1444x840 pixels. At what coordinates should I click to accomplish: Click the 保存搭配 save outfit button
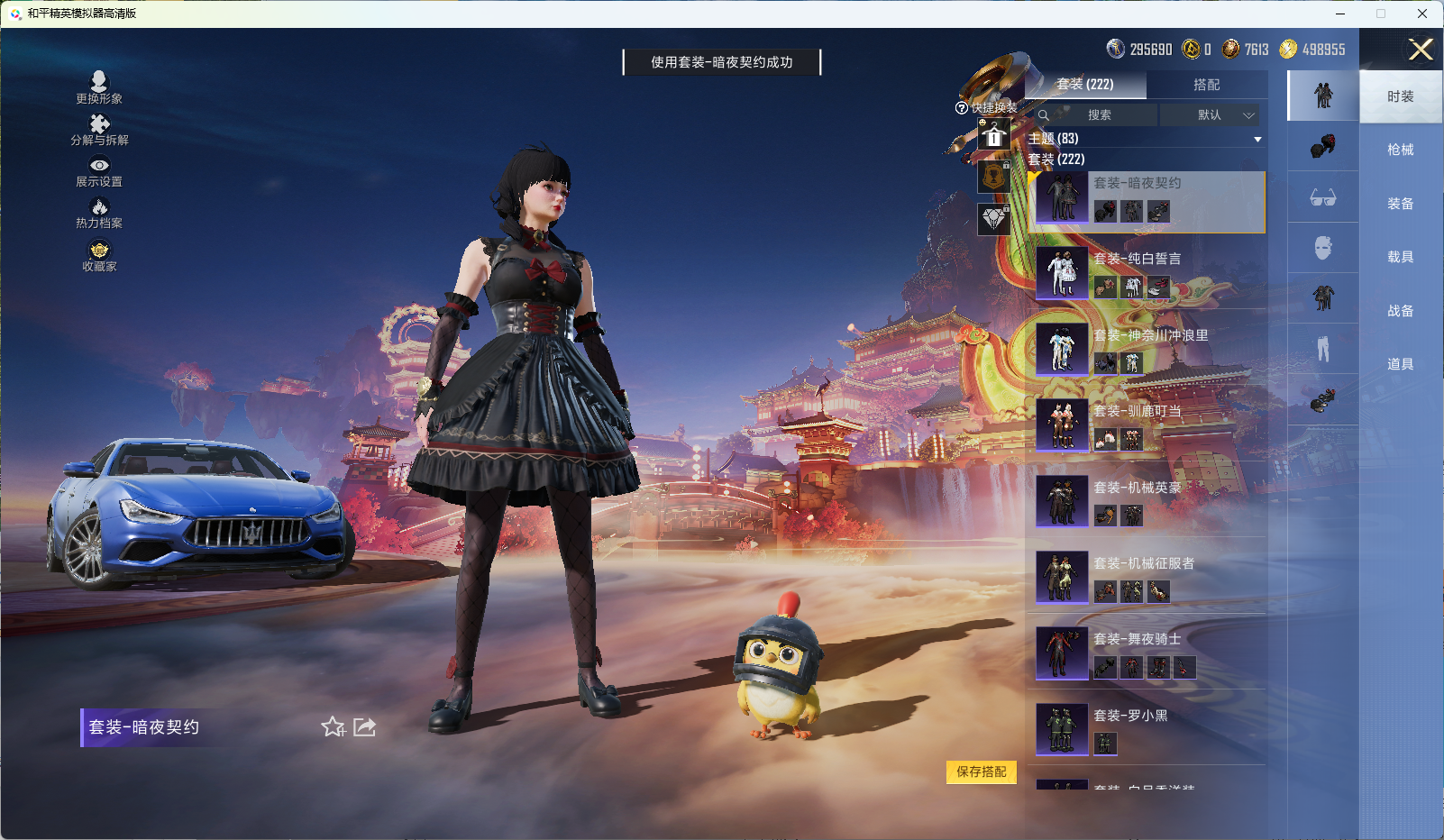coord(982,773)
